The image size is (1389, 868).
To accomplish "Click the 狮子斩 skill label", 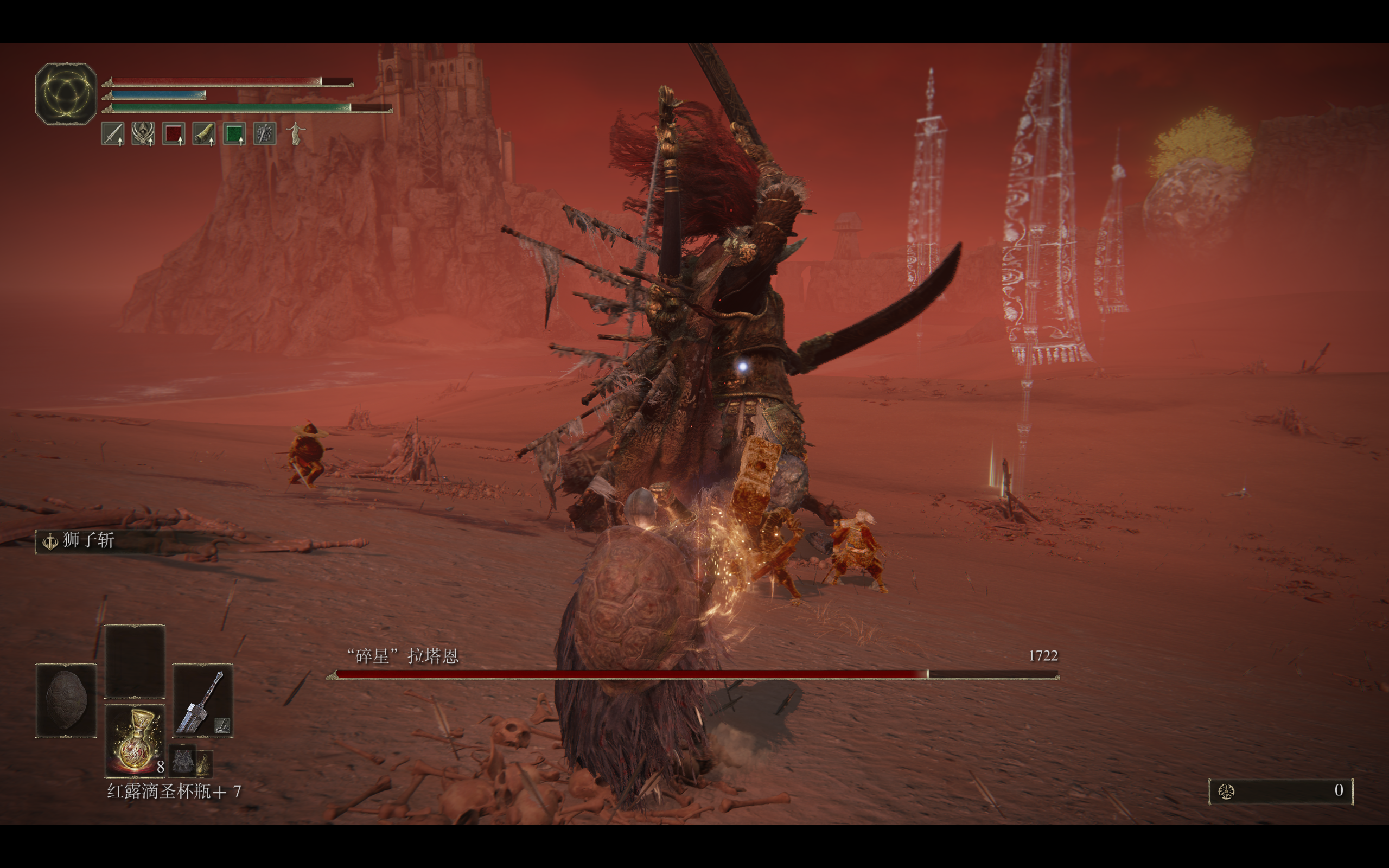I will [88, 540].
